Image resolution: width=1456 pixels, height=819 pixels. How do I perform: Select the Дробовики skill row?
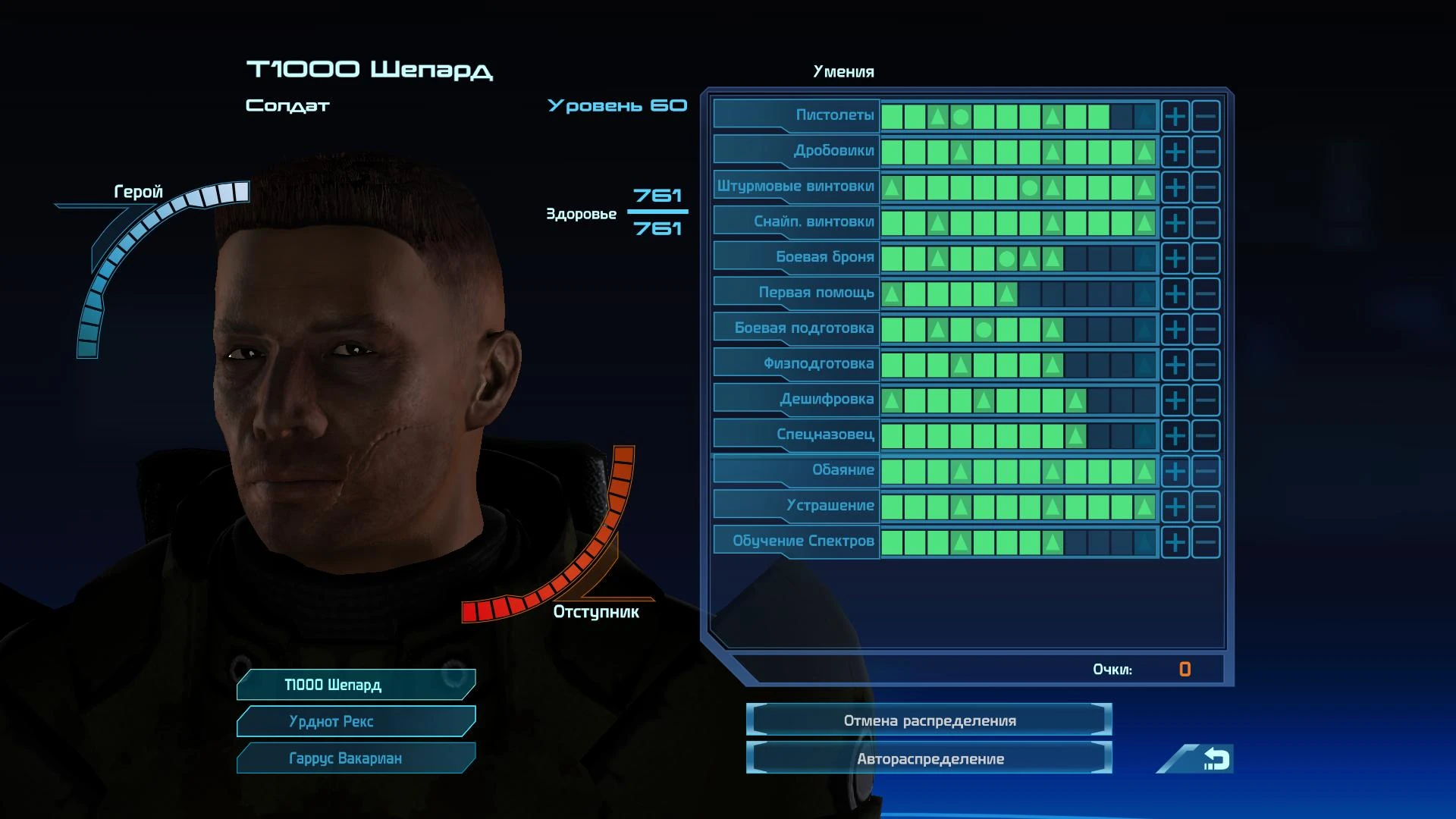(795, 151)
